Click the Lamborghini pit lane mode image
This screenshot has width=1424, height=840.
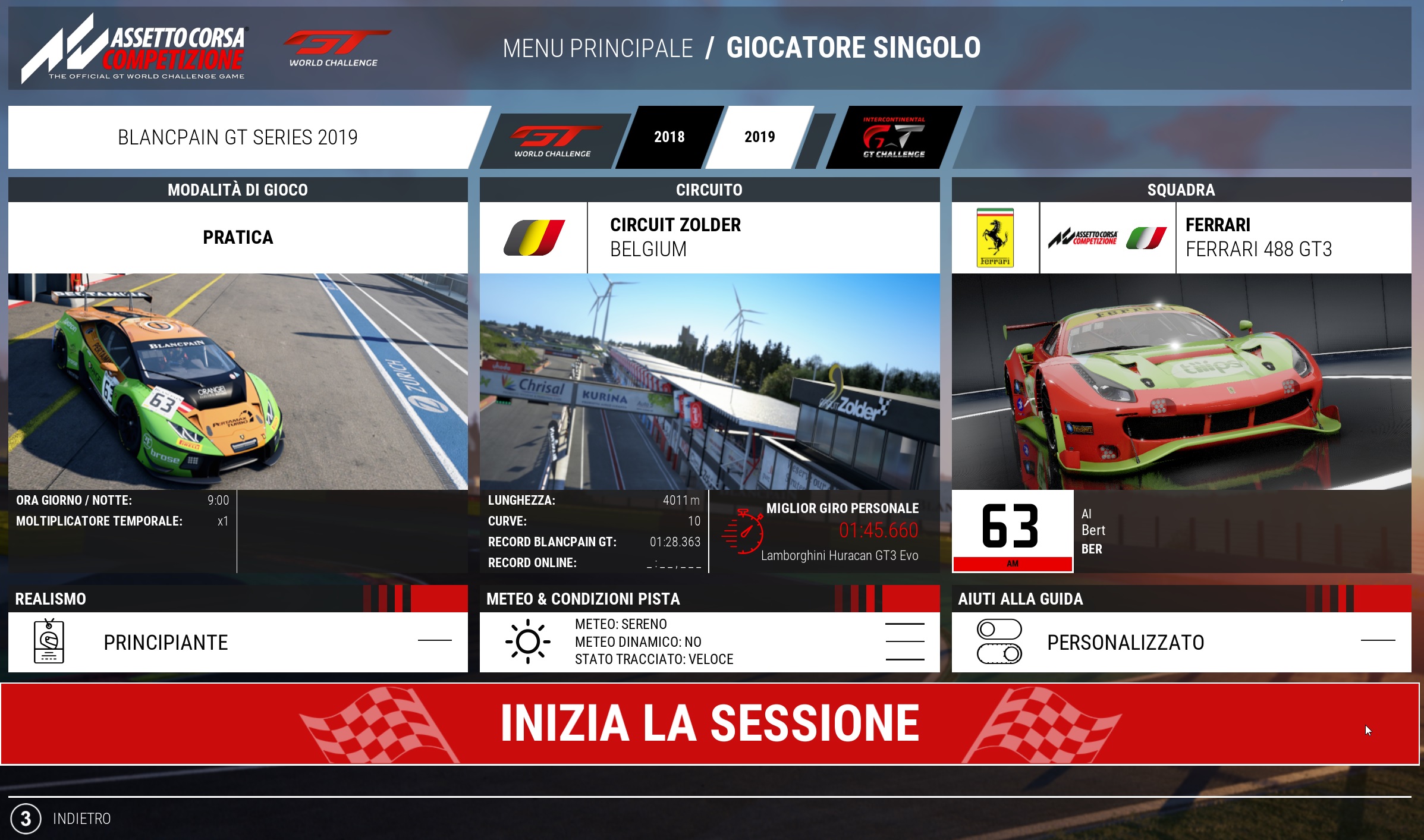click(x=238, y=381)
